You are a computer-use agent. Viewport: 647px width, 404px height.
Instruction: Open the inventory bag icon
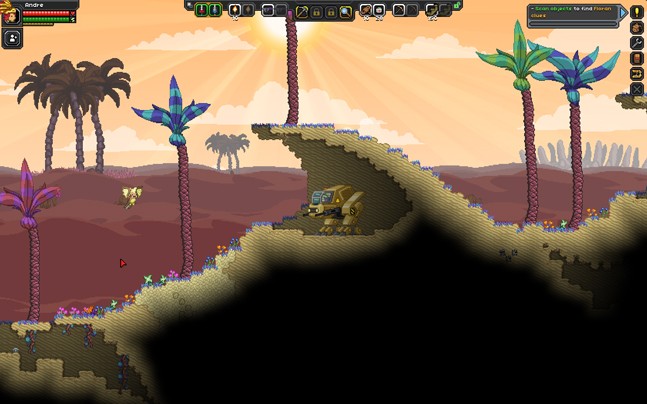(637, 28)
